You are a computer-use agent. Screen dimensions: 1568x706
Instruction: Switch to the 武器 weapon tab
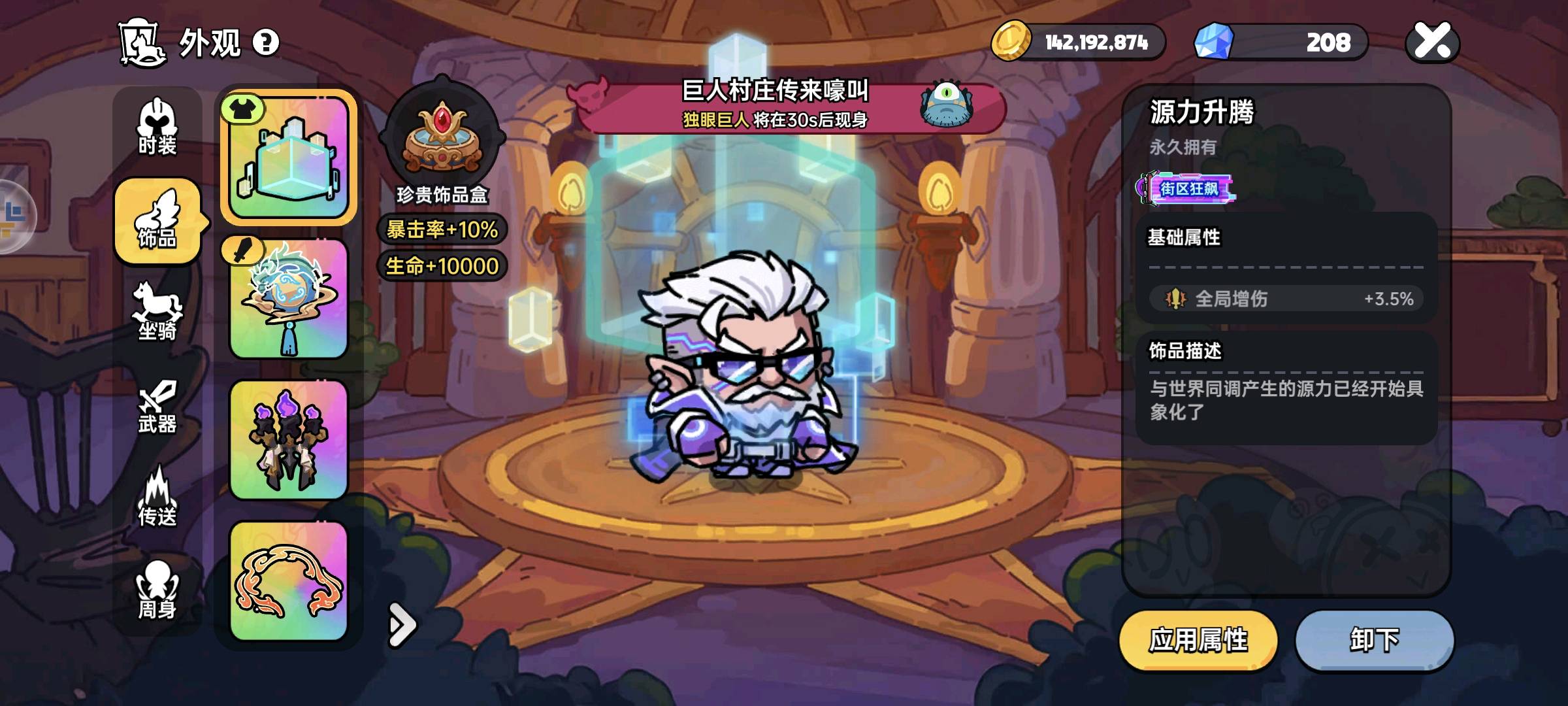coord(157,407)
